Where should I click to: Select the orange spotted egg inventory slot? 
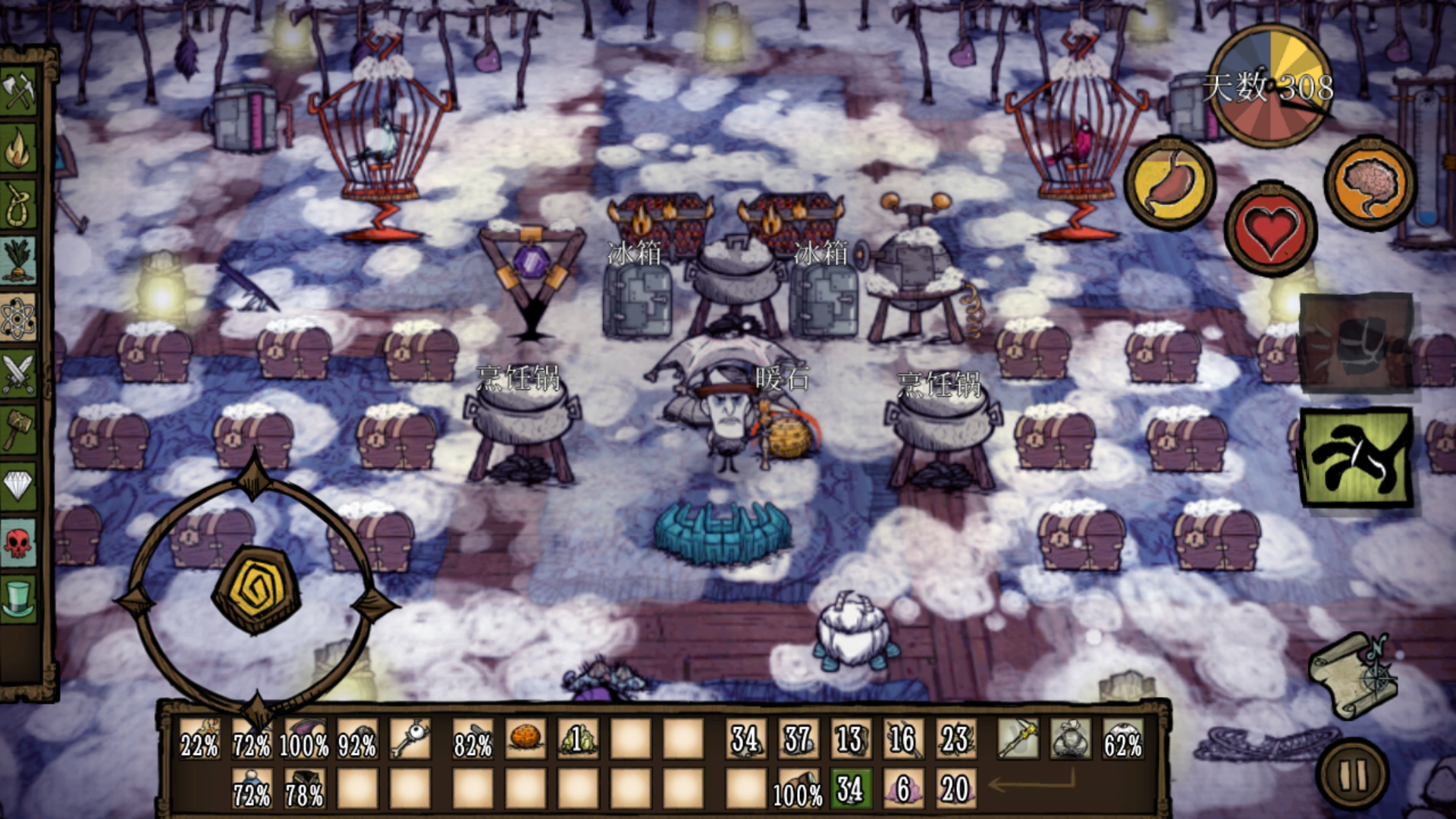pos(525,739)
